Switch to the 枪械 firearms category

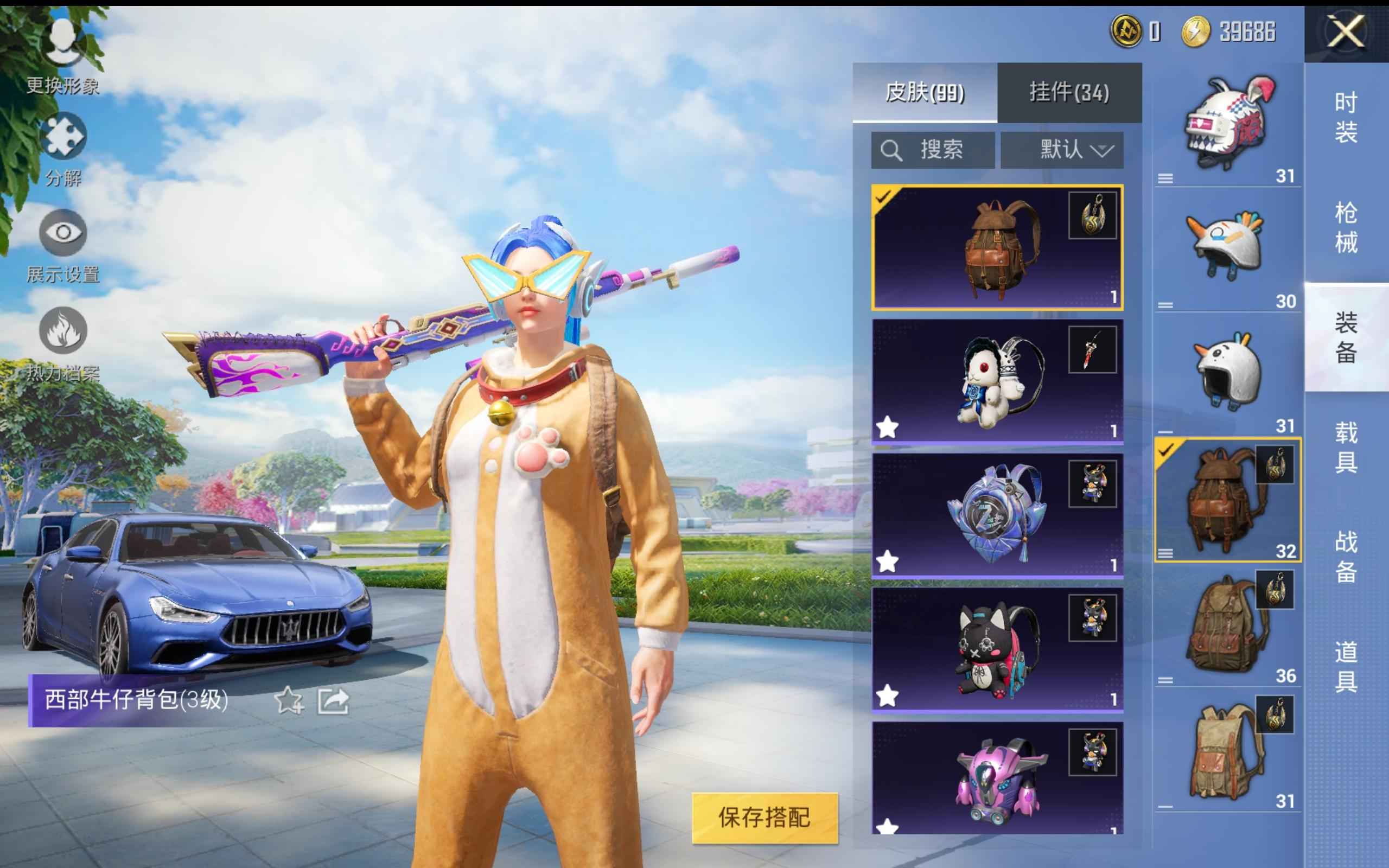point(1346,227)
